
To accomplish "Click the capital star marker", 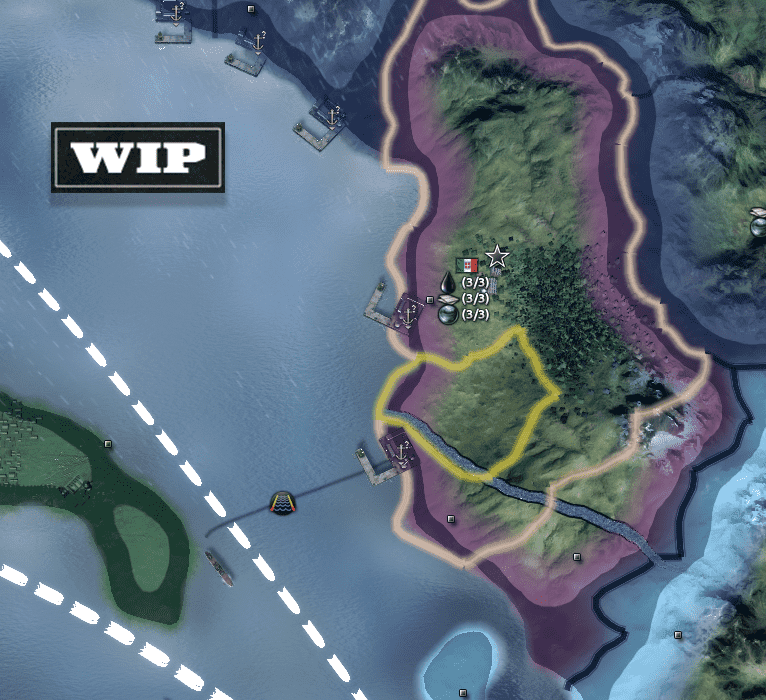I will point(497,257).
